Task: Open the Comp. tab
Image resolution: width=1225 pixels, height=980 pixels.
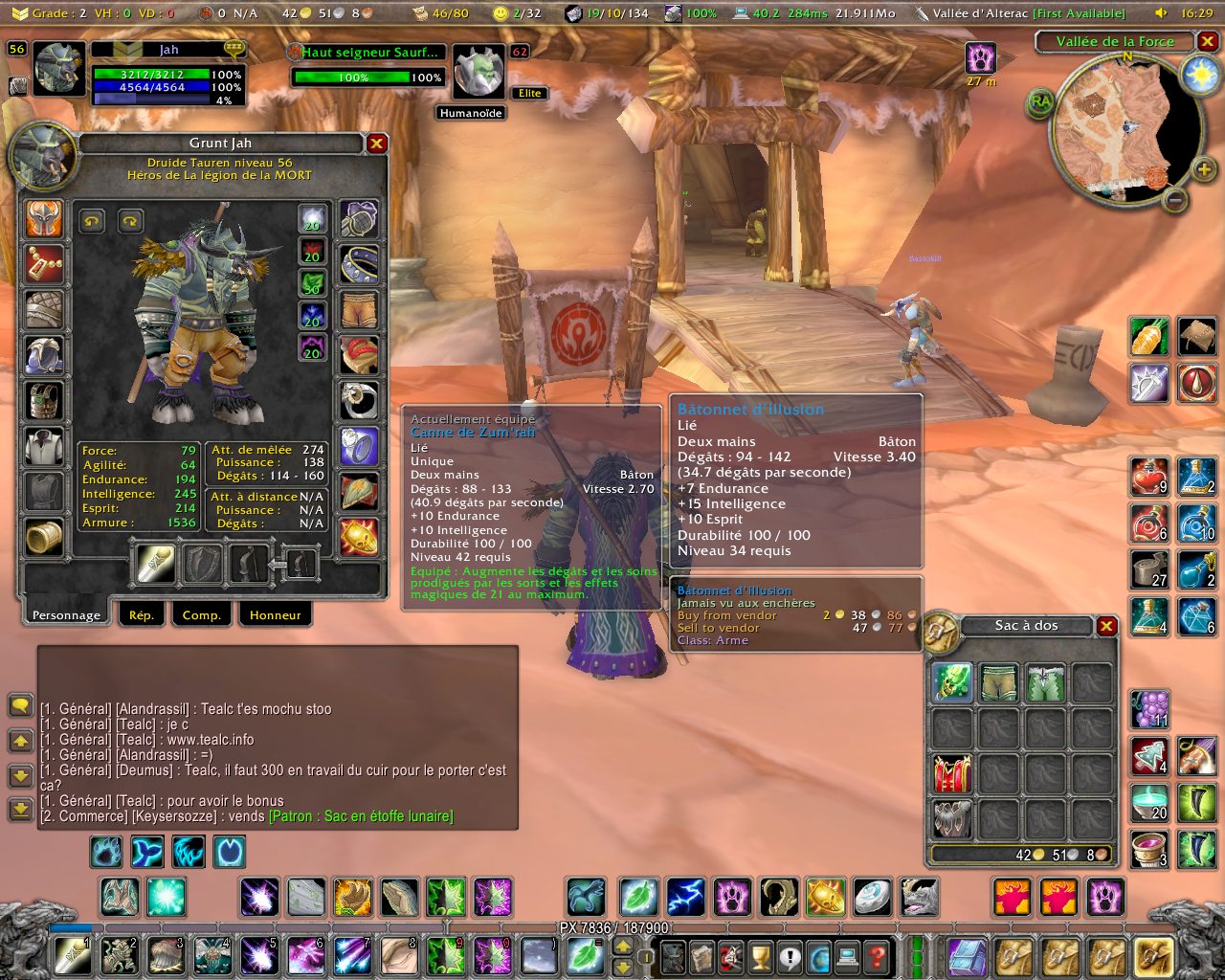Action: [201, 614]
